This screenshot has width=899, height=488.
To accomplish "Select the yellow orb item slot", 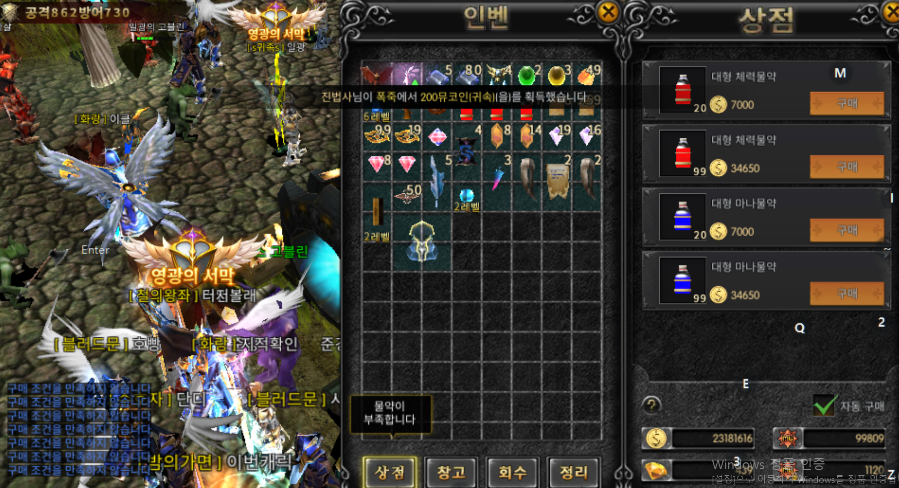I will (x=557, y=76).
